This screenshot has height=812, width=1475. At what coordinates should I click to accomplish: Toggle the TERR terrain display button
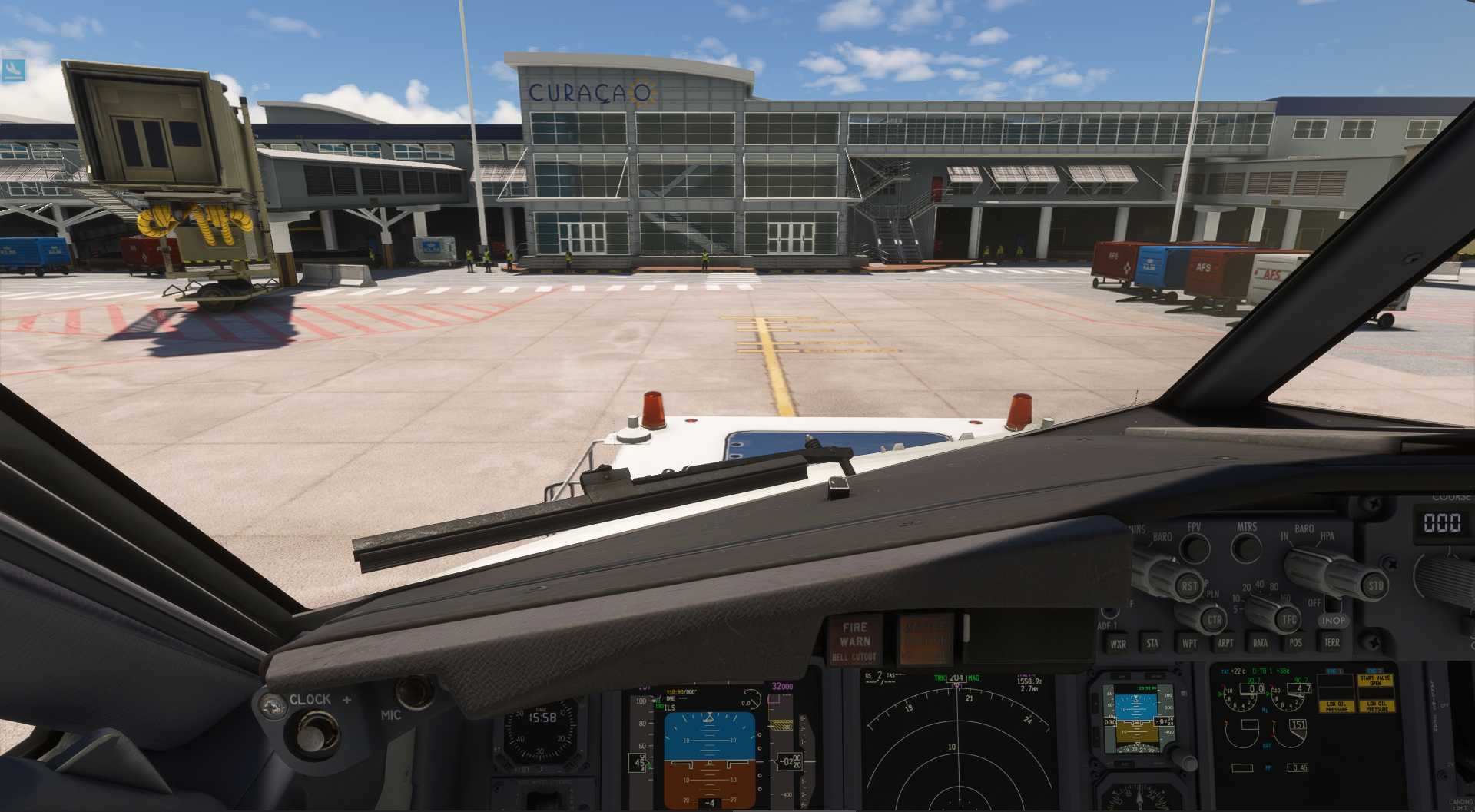[x=1331, y=641]
